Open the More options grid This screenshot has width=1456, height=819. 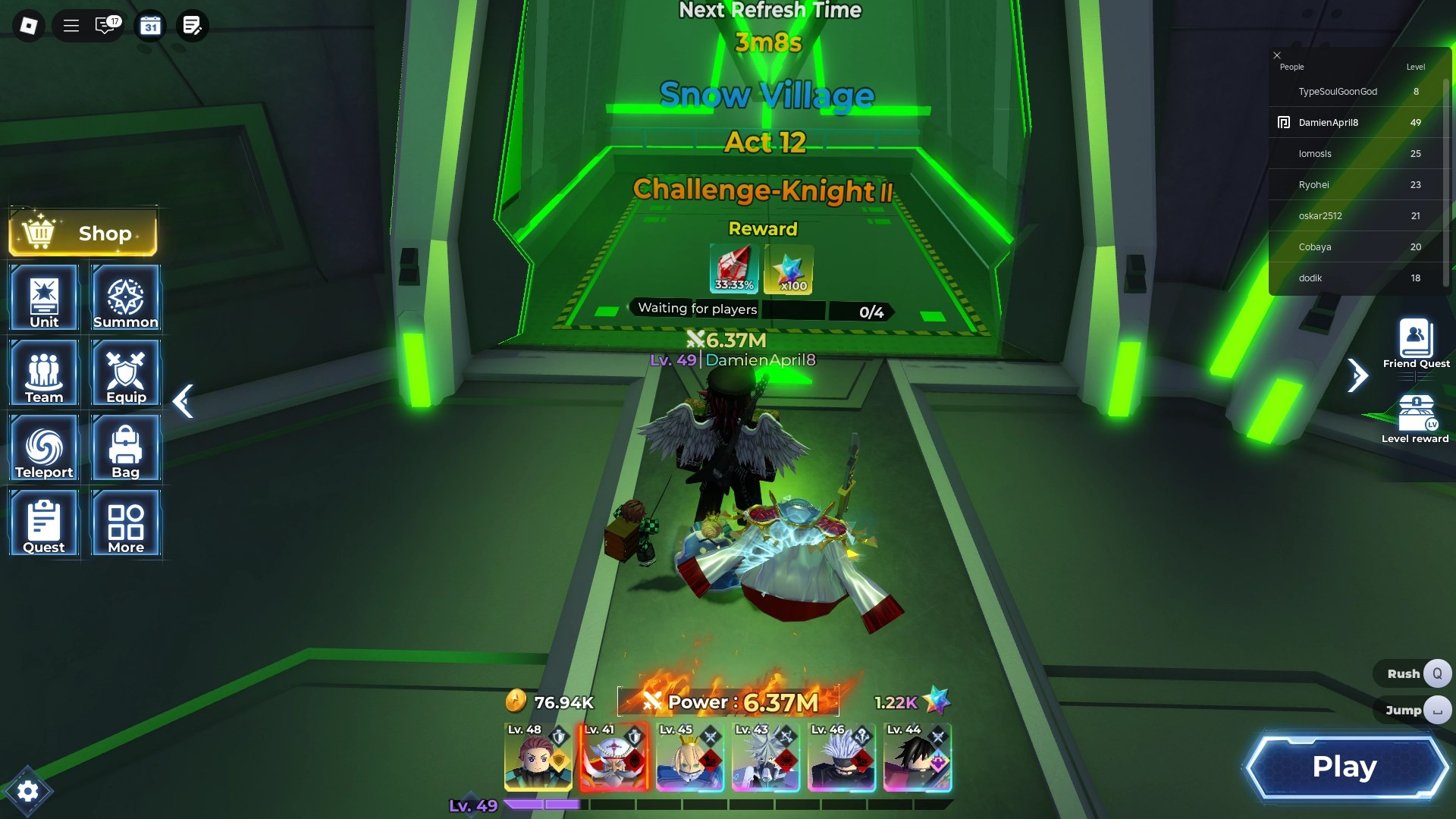pos(125,523)
